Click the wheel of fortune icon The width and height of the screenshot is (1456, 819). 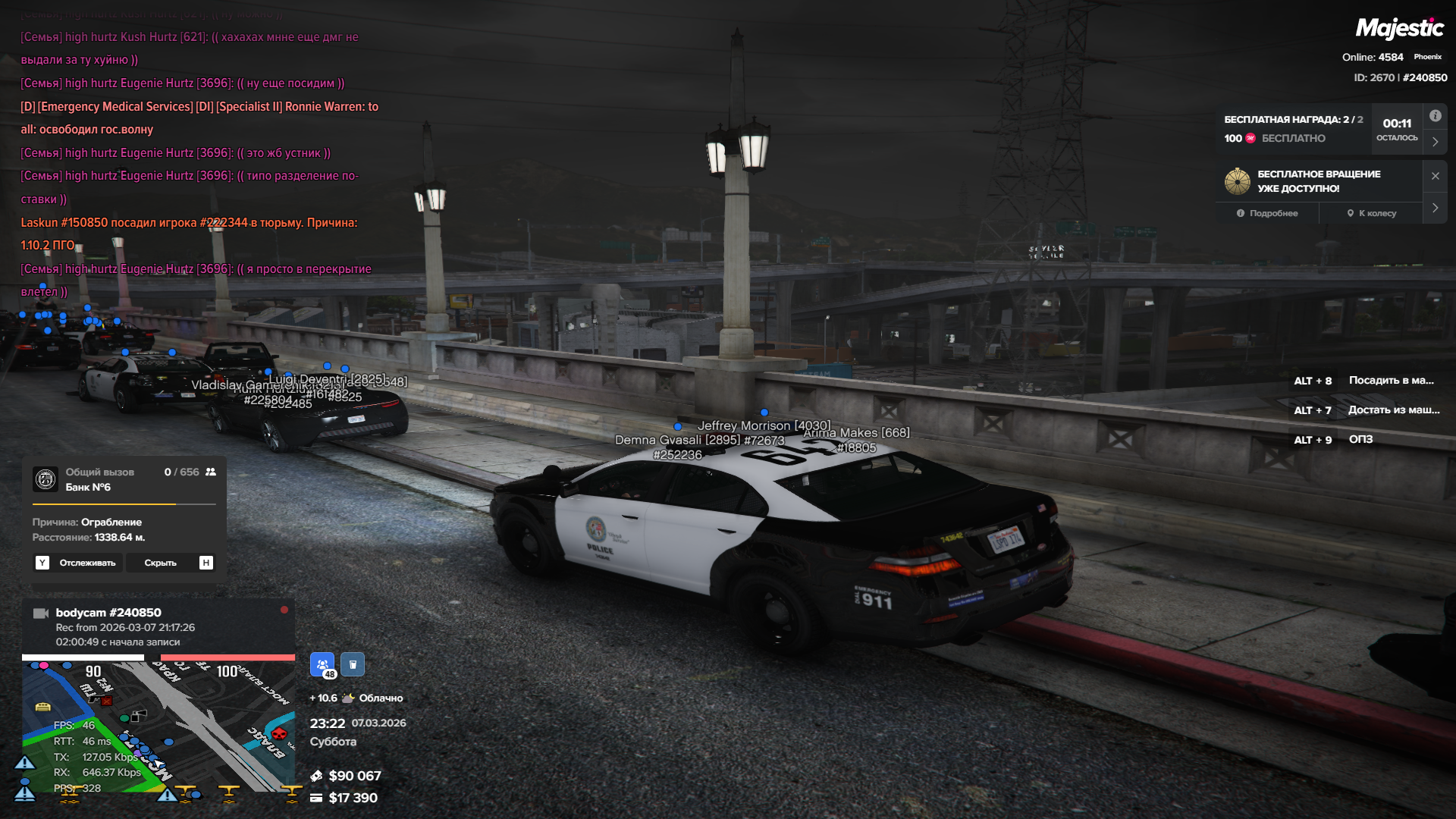1237,181
